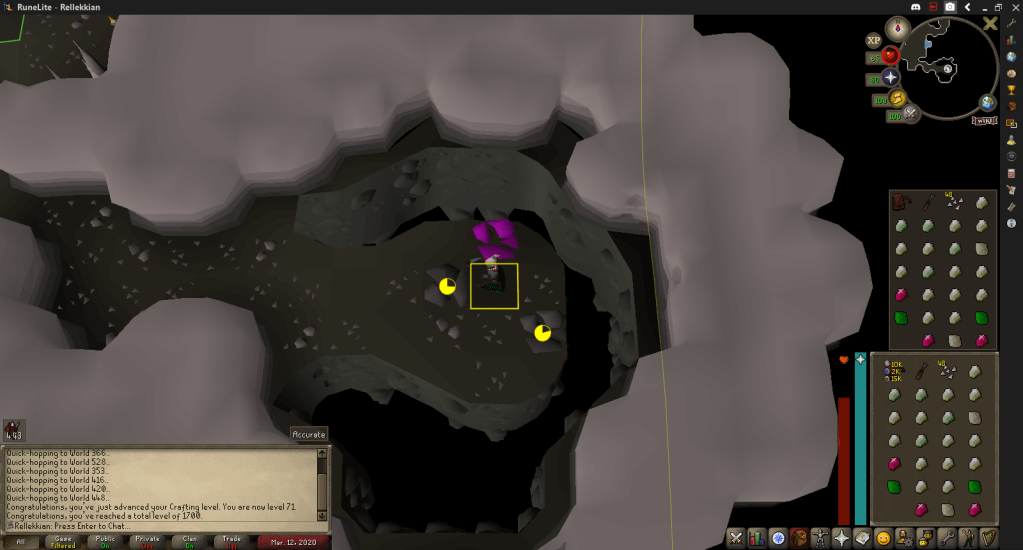Open the Worn Equipment tab

tap(821, 538)
